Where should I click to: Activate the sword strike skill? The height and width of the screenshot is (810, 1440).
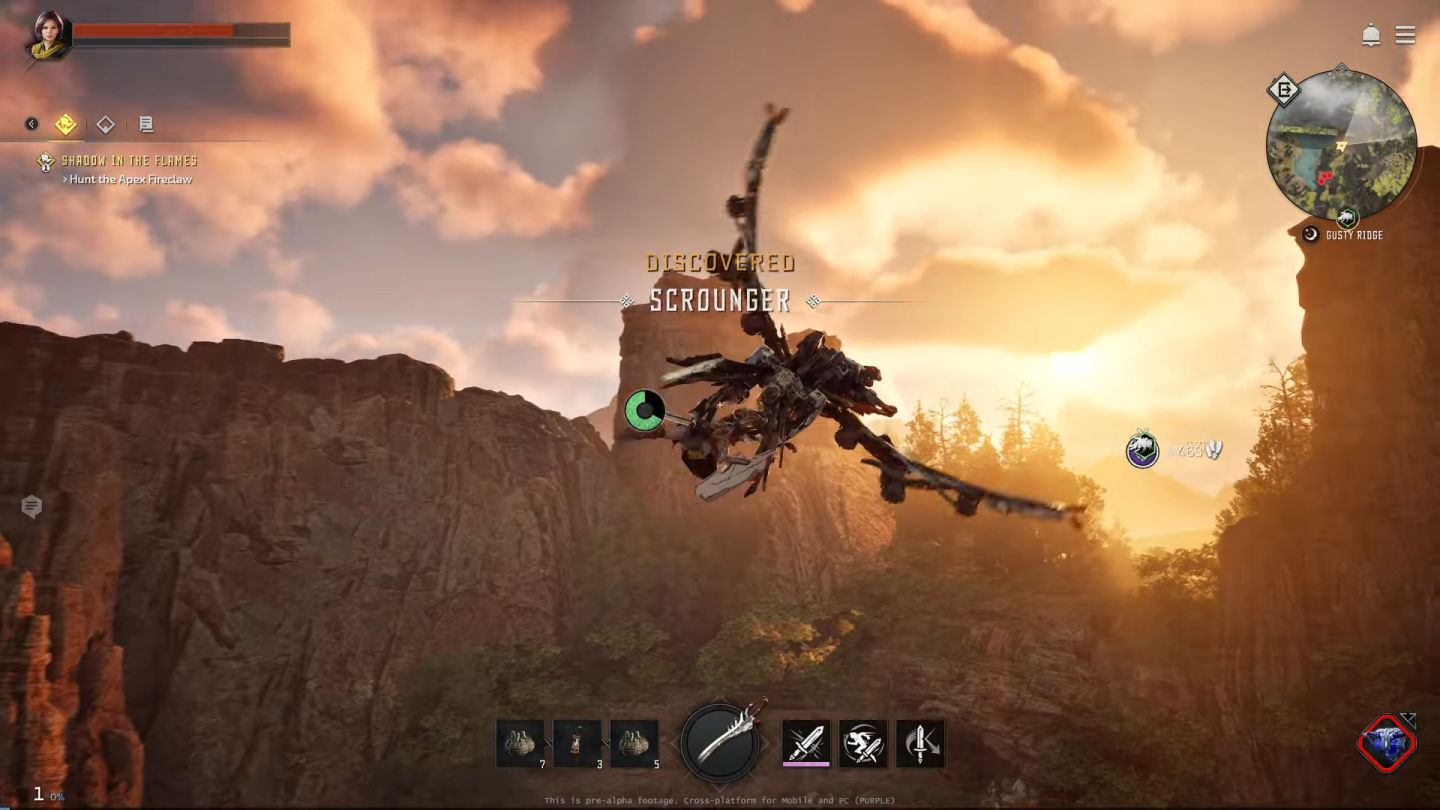tap(806, 743)
